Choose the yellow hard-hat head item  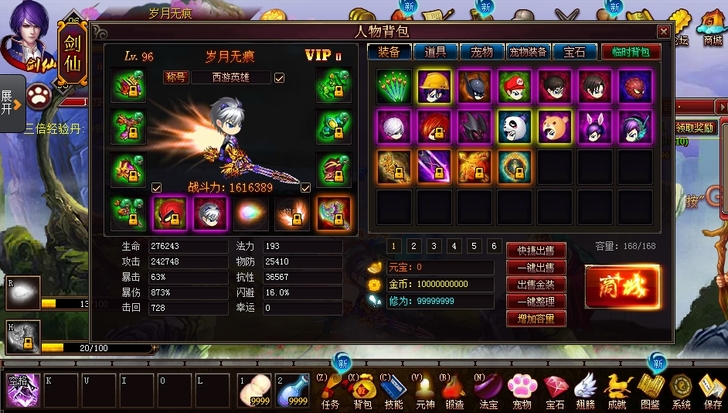pos(434,87)
